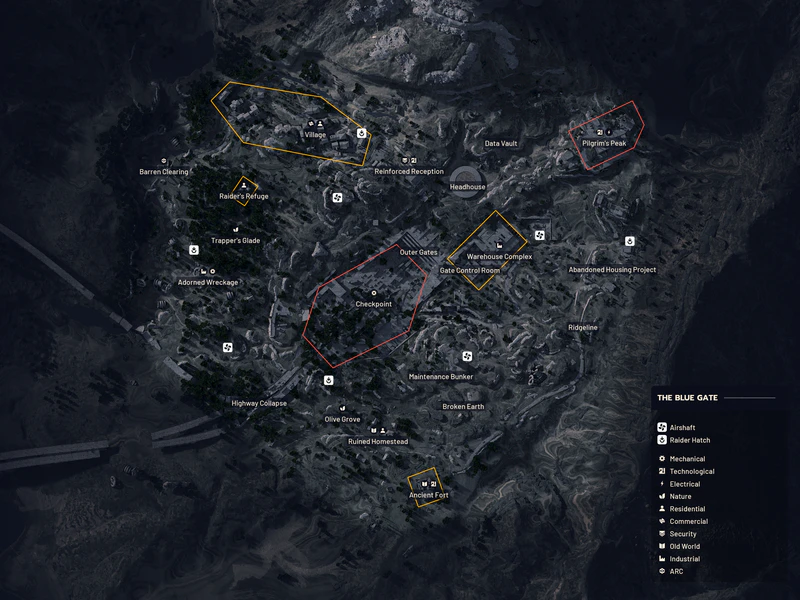The height and width of the screenshot is (600, 800).
Task: Choose the Old World legend filter
Action: [684, 547]
